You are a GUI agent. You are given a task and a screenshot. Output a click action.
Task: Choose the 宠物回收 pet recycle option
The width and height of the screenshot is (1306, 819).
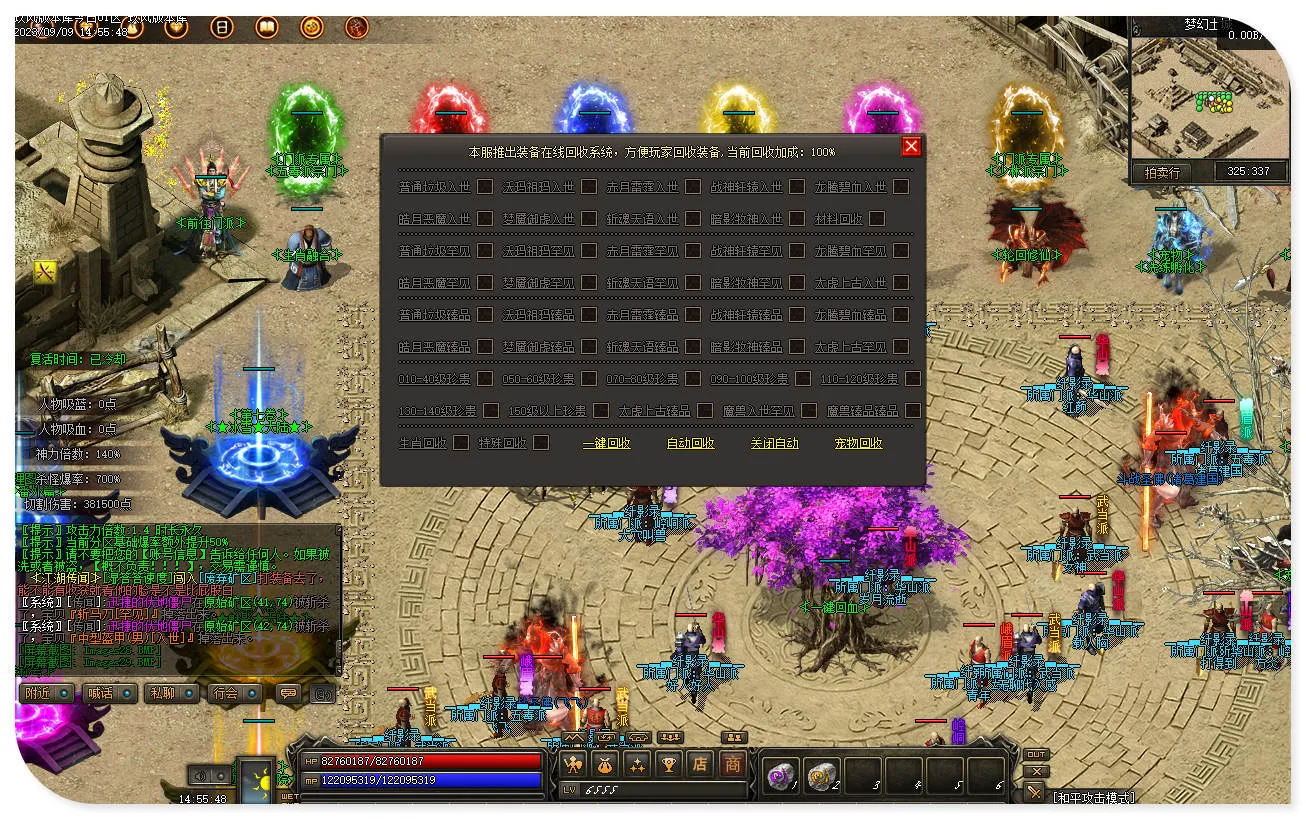[x=859, y=443]
